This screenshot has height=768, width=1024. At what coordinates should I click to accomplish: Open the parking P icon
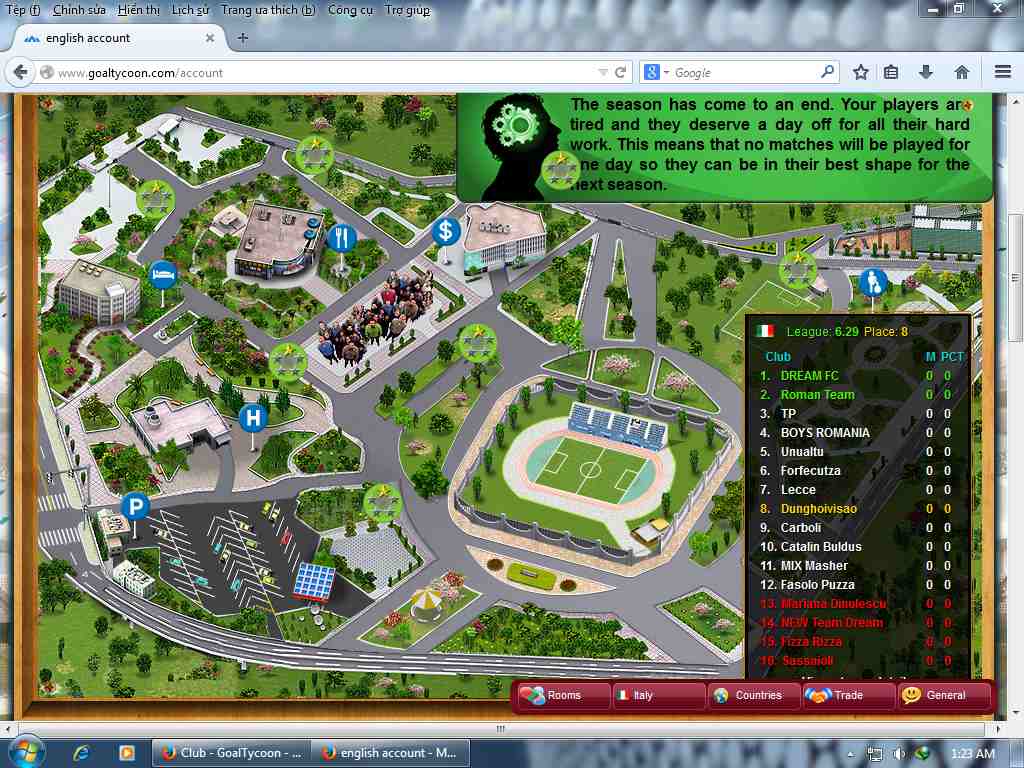(135, 507)
